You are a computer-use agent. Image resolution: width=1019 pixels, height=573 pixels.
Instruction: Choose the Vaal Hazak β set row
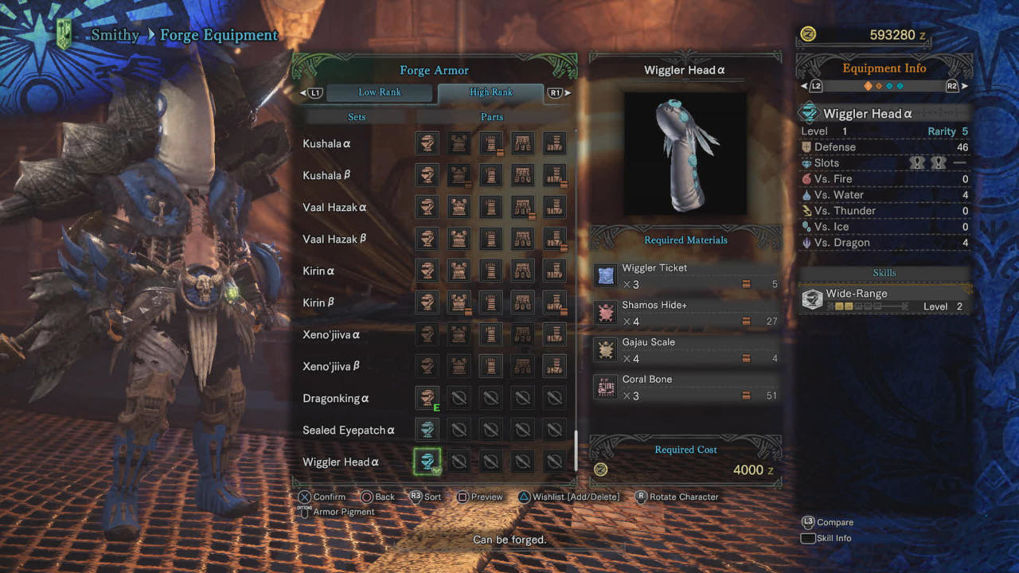[334, 240]
